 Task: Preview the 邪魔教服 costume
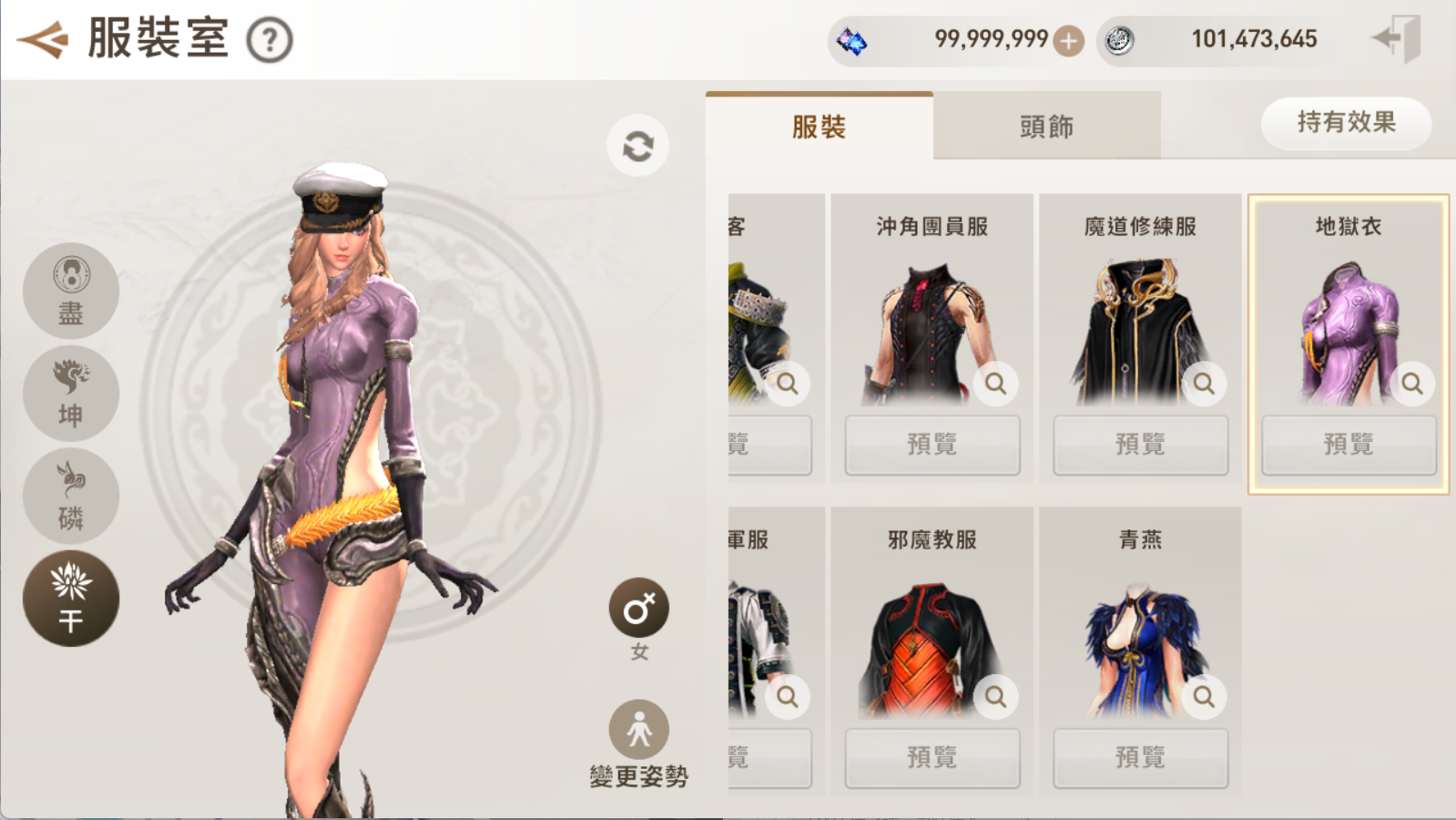pyautogui.click(x=932, y=757)
